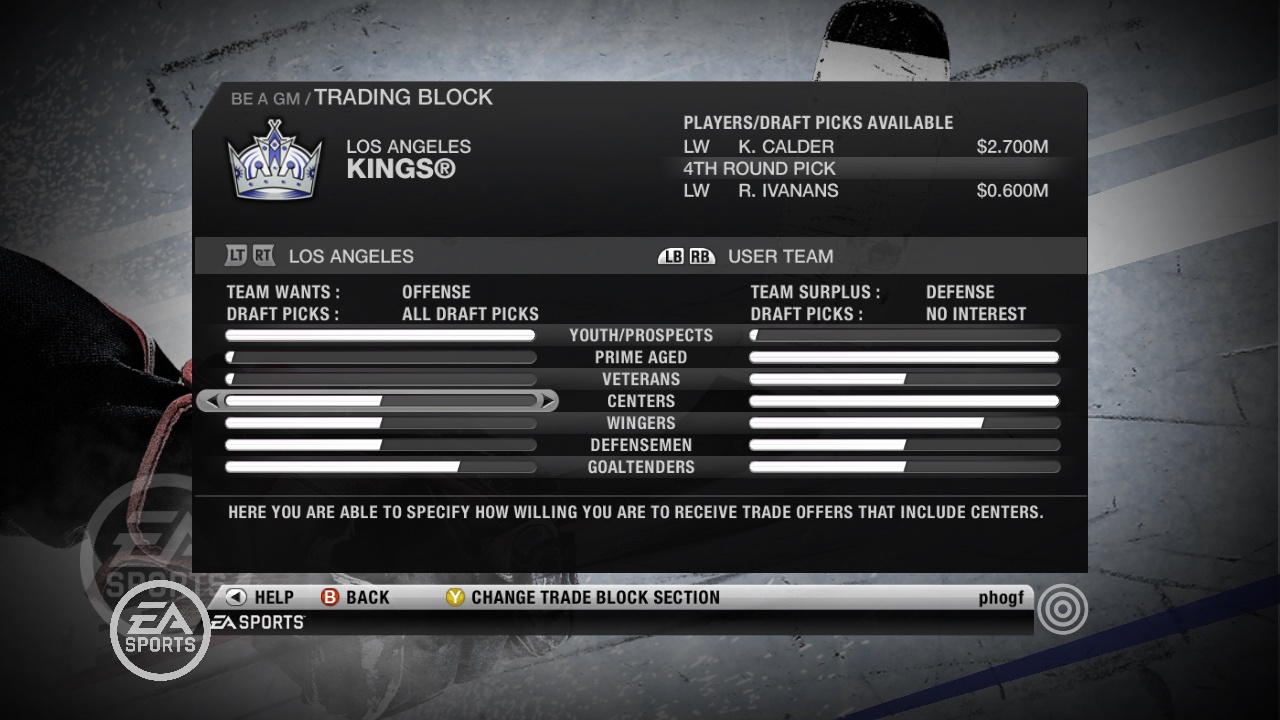Click the bullseye target icon near phogf
Image resolution: width=1280 pixels, height=720 pixels.
(x=1063, y=608)
